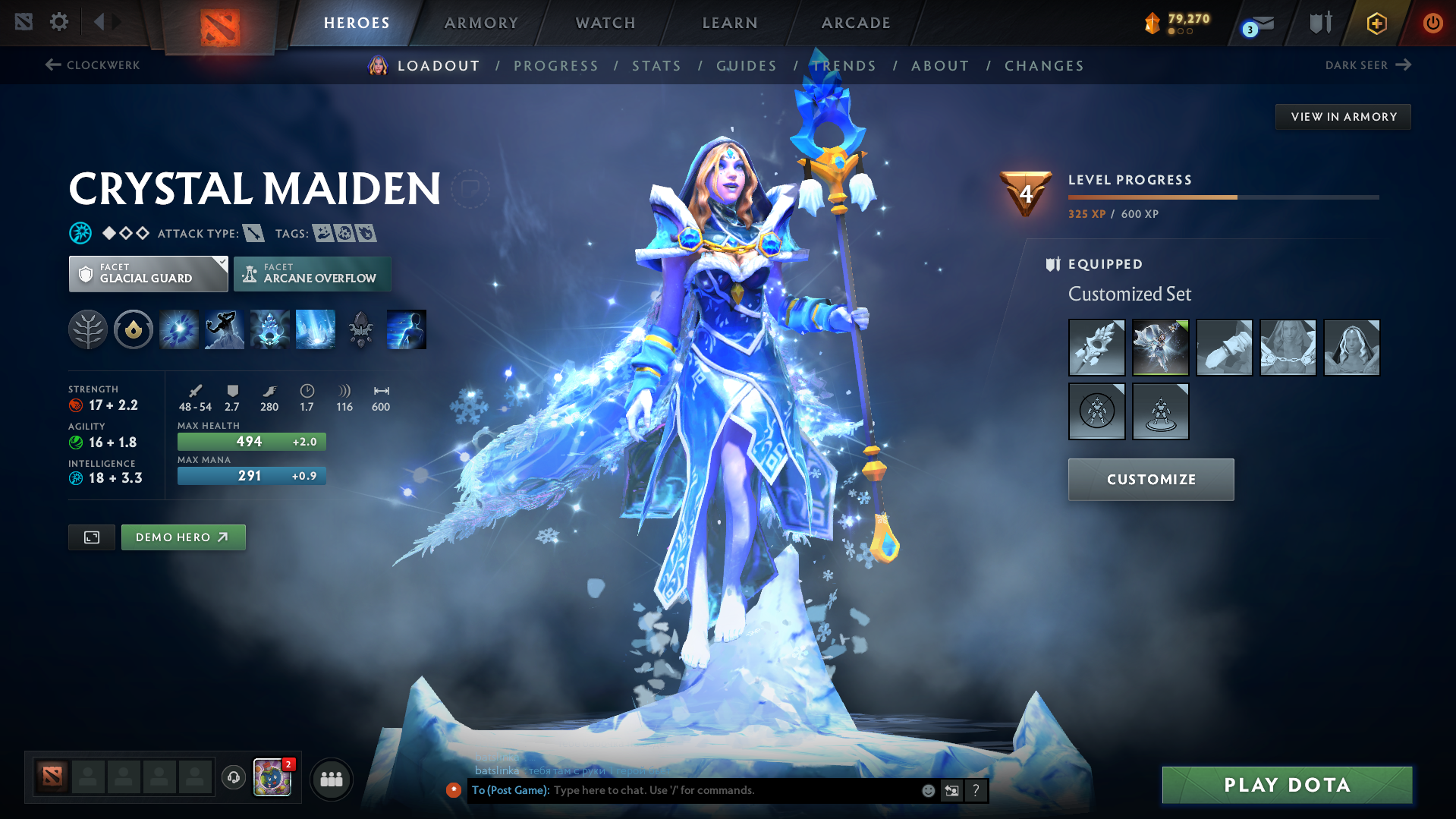Launch the Demo Hero mode
1456x819 pixels.
[183, 537]
